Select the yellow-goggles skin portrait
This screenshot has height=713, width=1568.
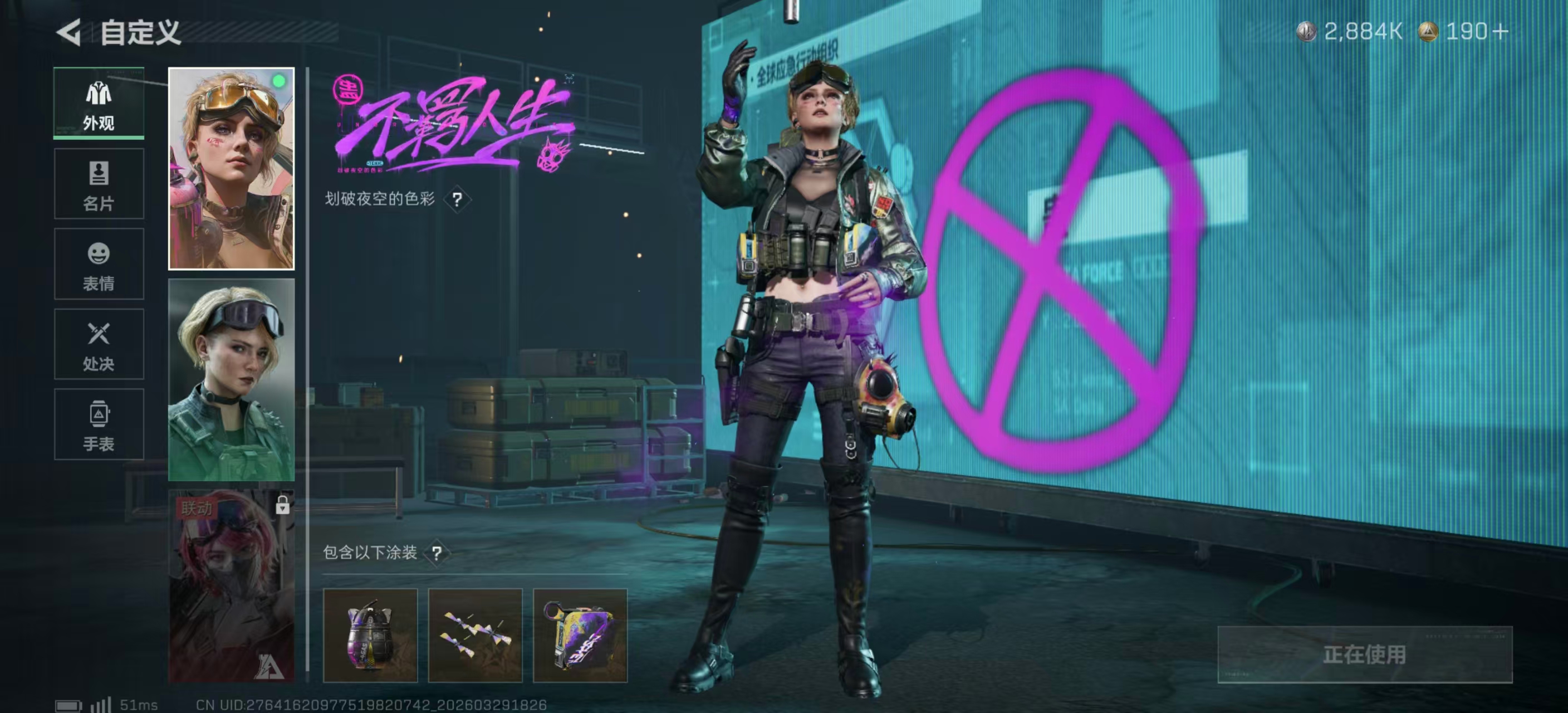(x=231, y=169)
